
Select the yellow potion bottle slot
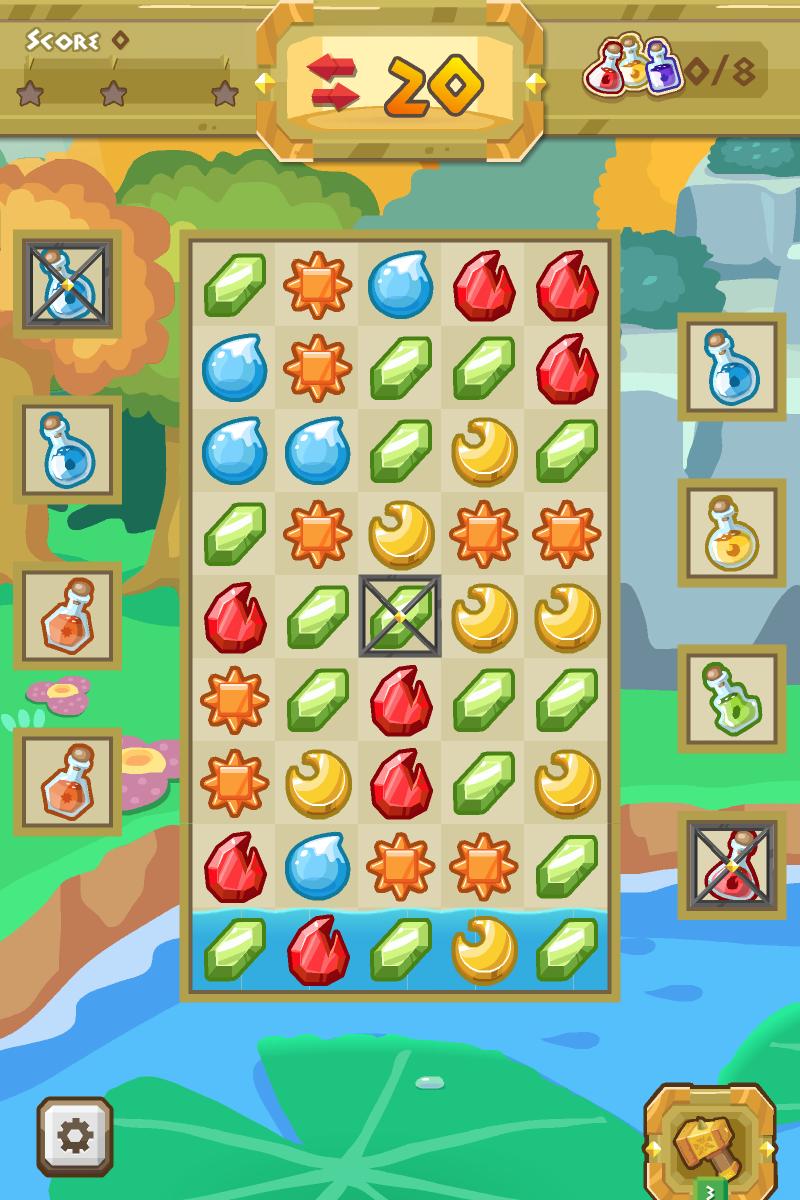tap(731, 533)
